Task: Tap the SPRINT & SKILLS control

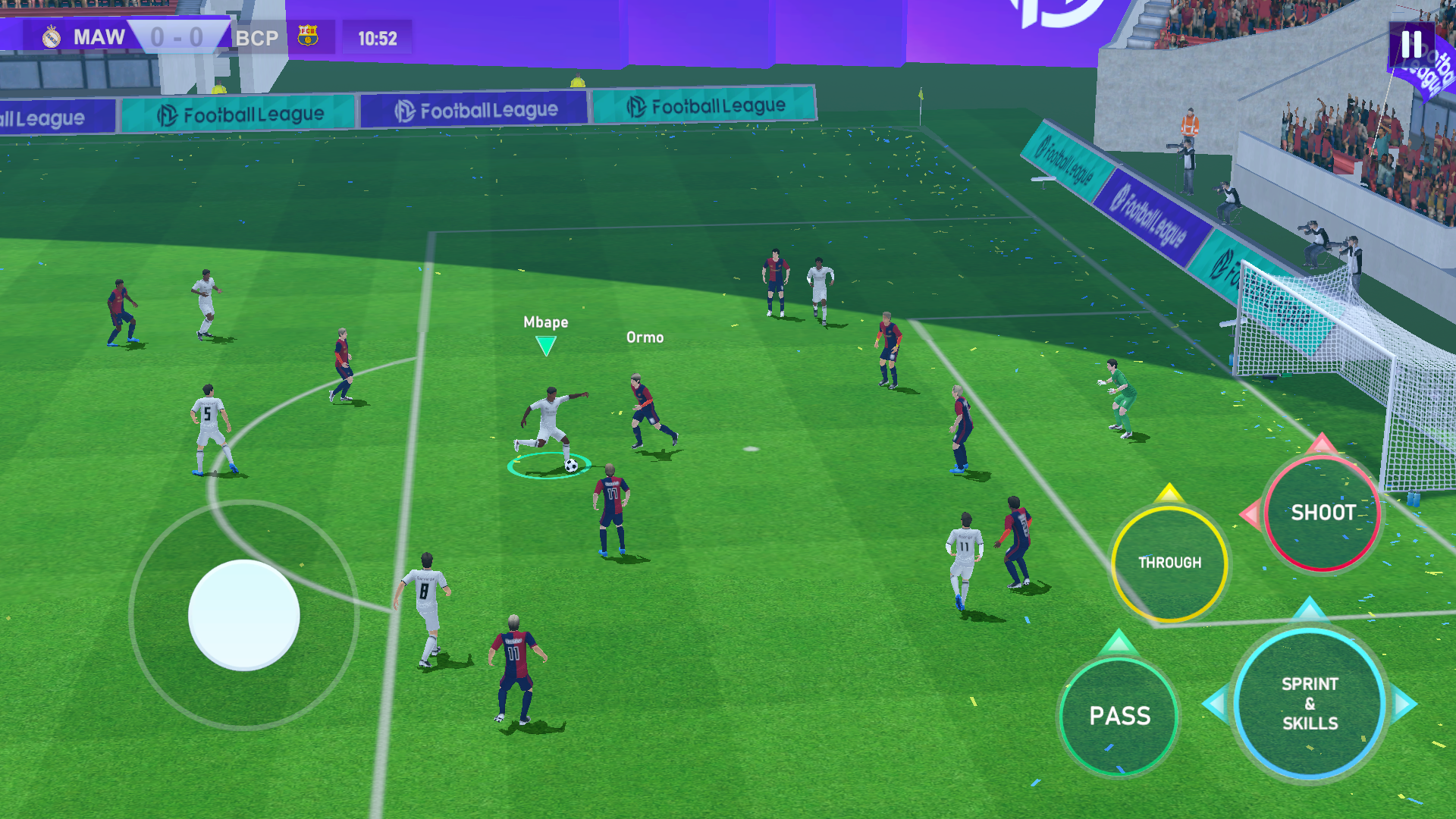Action: coord(1308,703)
